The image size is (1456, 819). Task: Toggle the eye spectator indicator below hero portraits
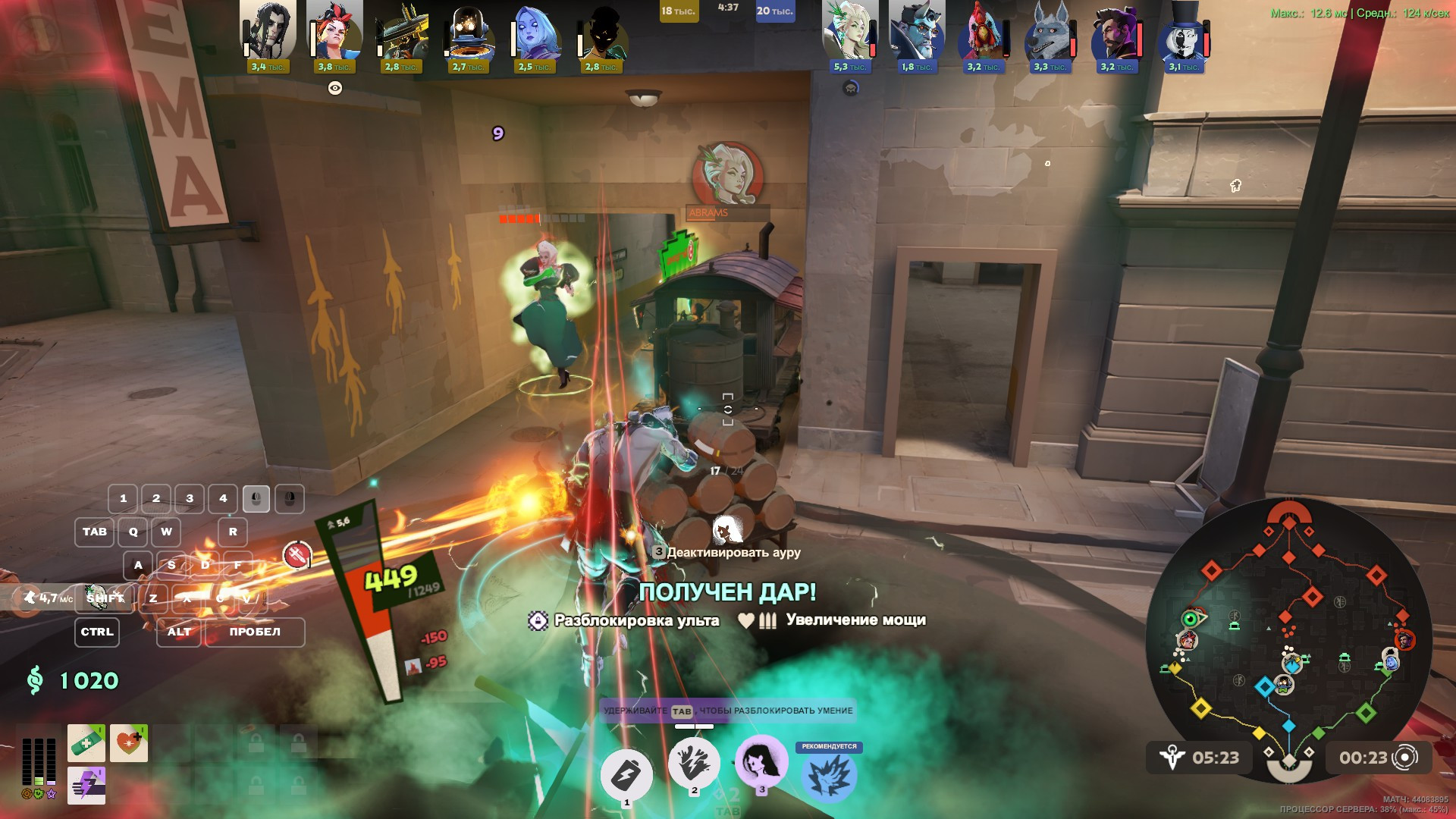(334, 89)
